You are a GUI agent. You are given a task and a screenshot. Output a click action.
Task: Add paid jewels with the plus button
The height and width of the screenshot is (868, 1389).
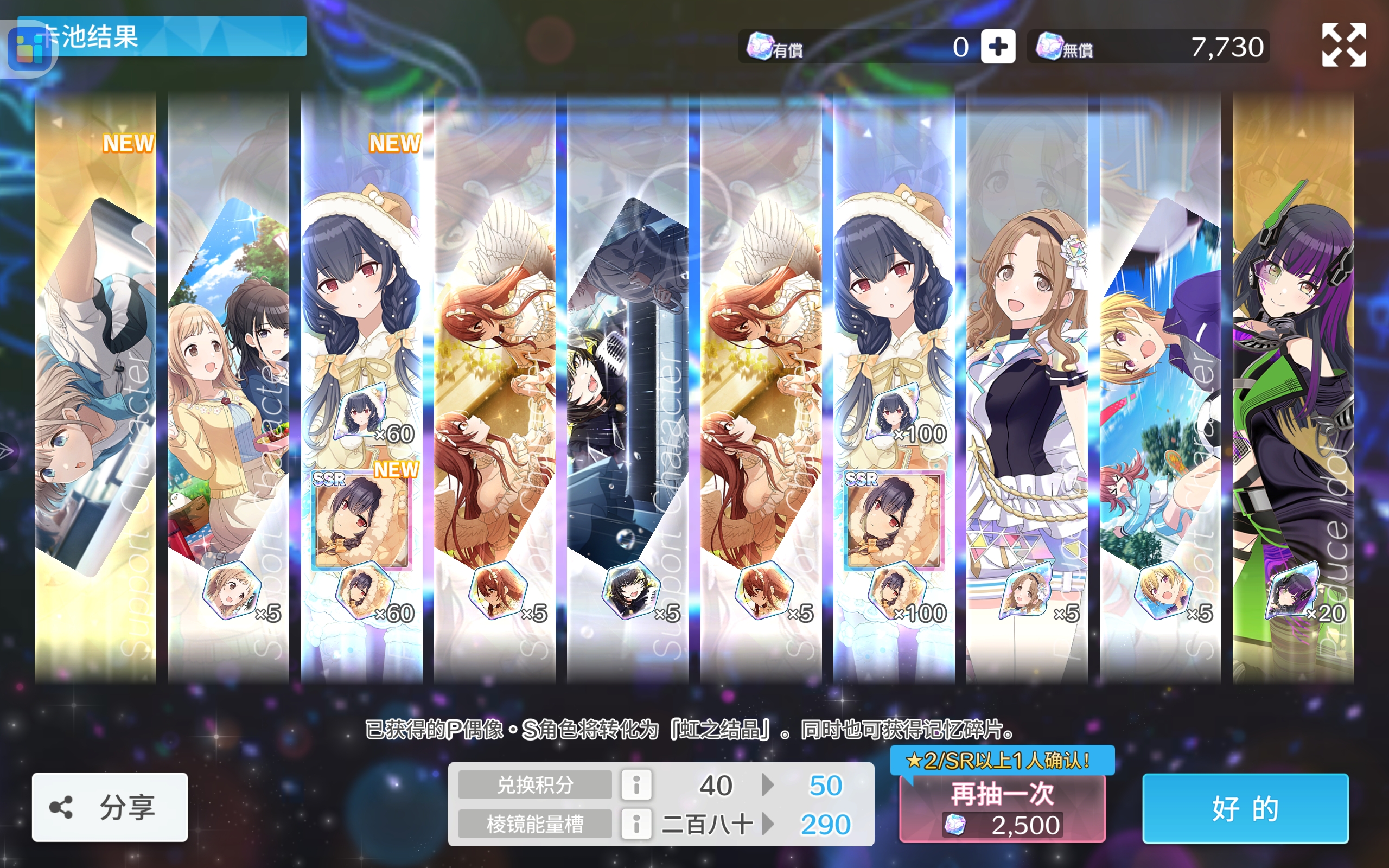pyautogui.click(x=998, y=47)
